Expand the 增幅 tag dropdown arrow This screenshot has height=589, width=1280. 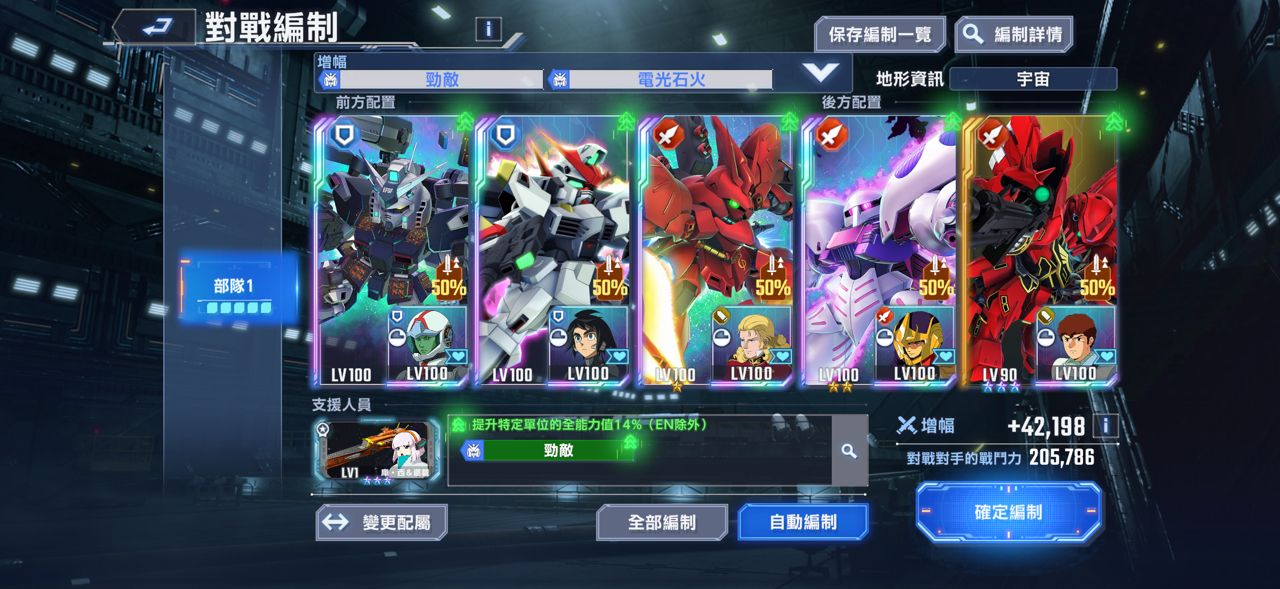click(x=821, y=72)
